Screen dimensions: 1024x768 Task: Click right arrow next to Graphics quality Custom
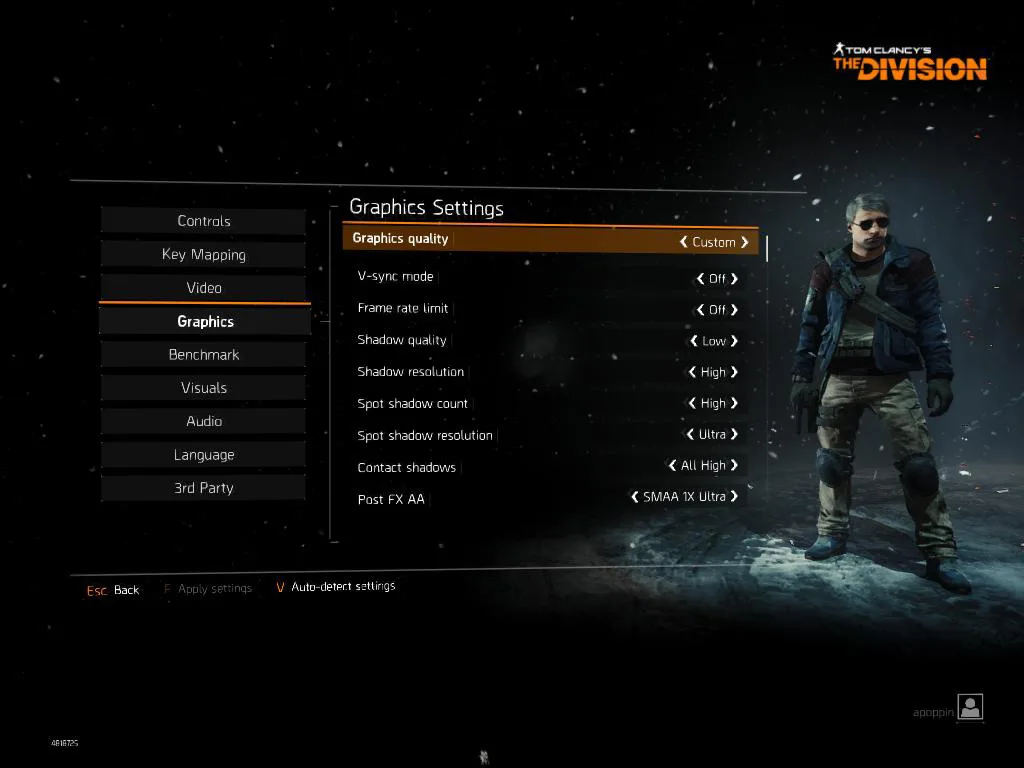[745, 242]
